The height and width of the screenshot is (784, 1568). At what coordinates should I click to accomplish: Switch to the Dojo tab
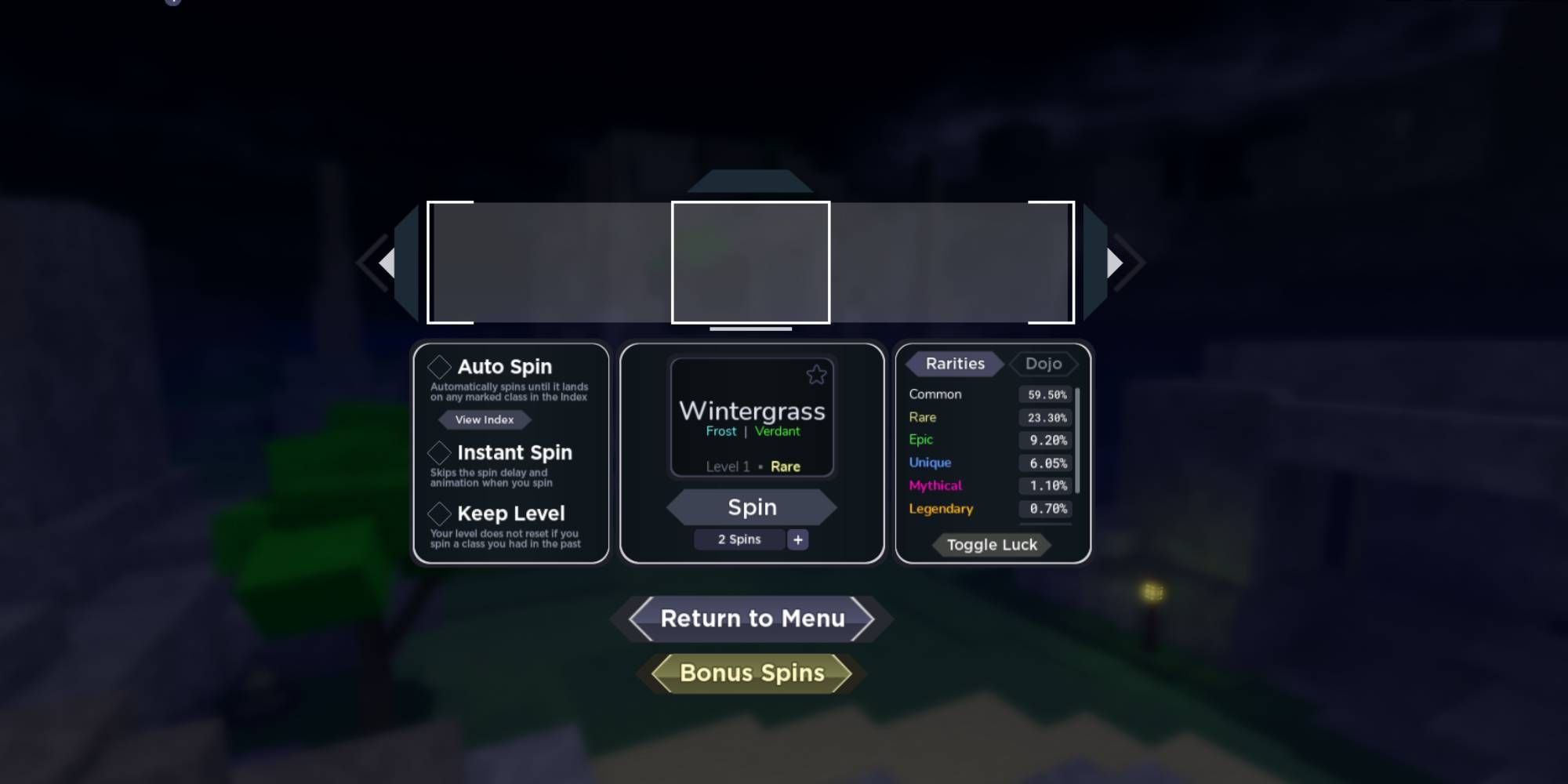[x=1043, y=364]
